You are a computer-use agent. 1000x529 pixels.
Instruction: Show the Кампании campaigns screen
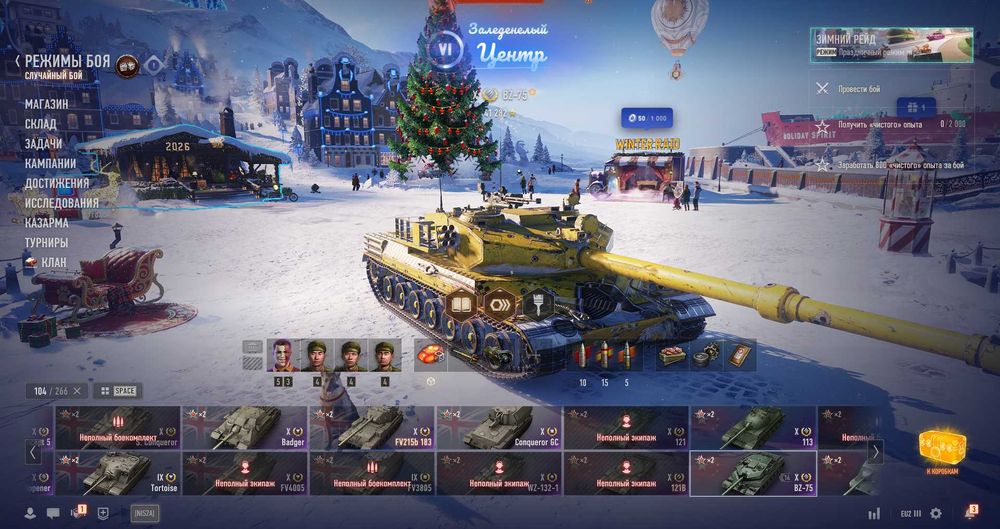50,163
